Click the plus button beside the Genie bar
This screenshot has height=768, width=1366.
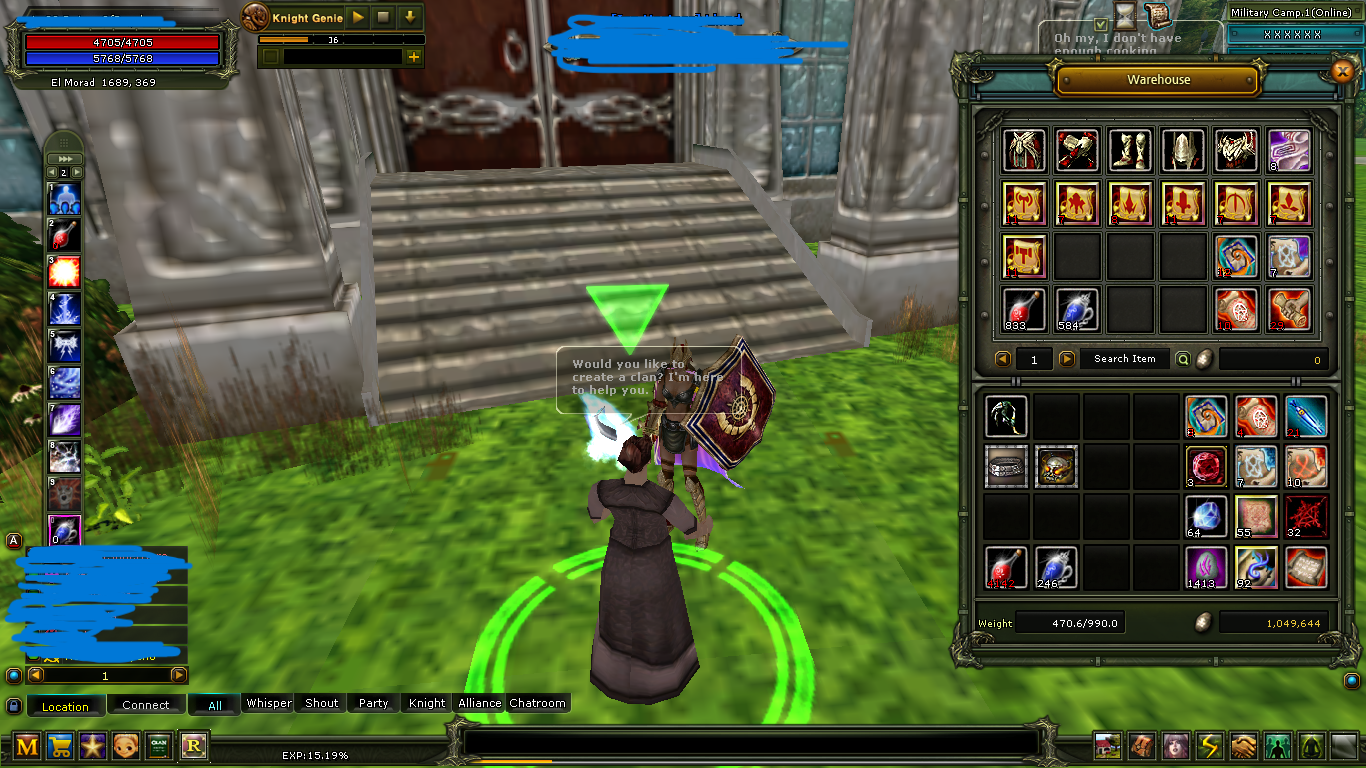pyautogui.click(x=412, y=56)
